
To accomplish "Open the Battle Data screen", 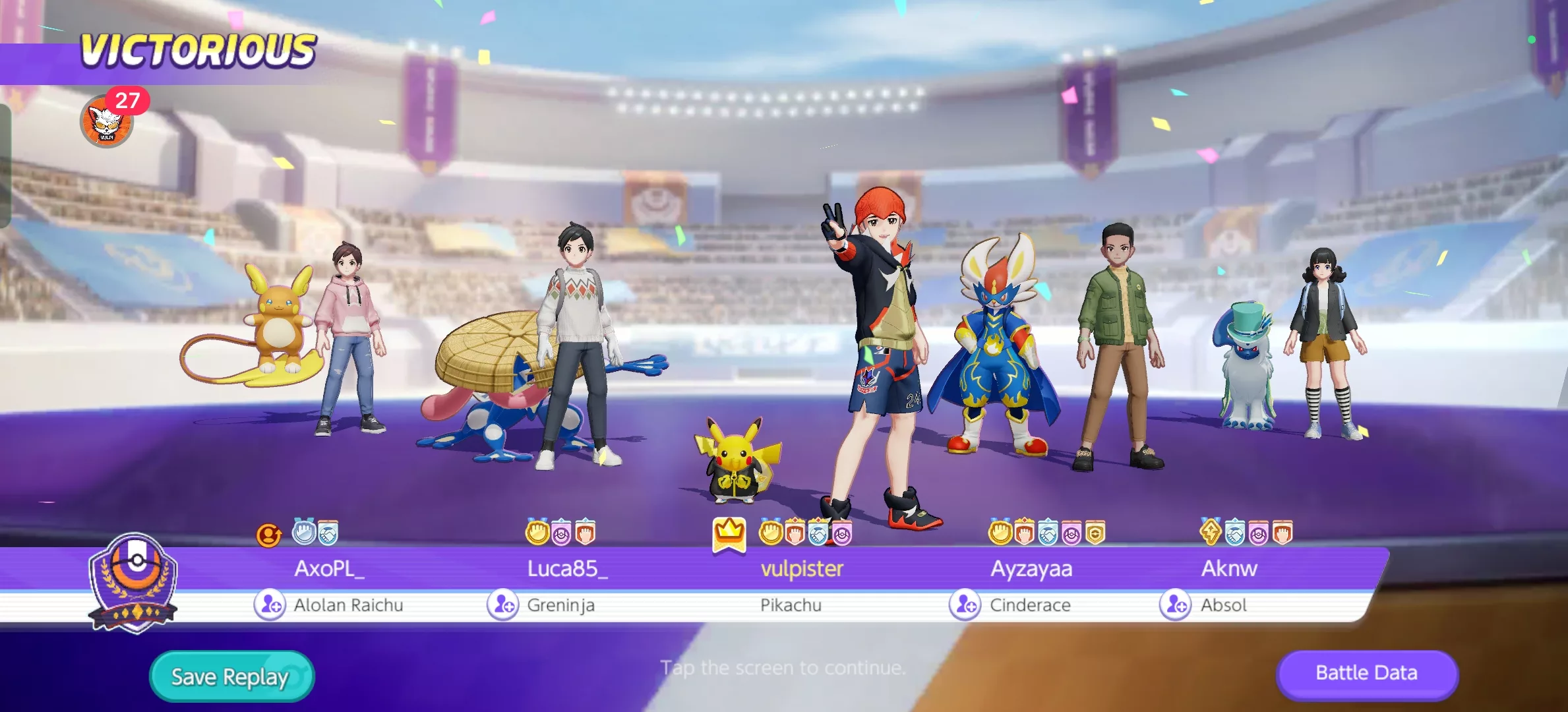I will tap(1366, 673).
